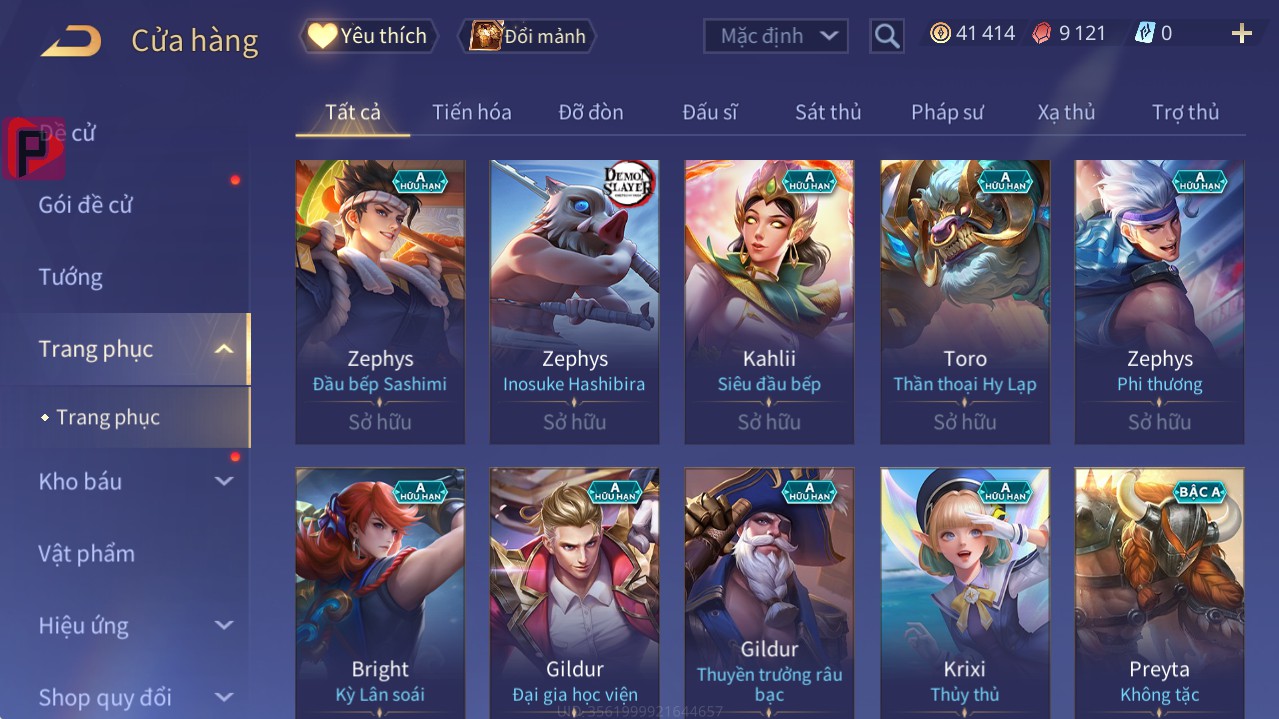The width and height of the screenshot is (1279, 719).
Task: Open the Đổi mảnh fragment exchange
Action: [x=527, y=36]
